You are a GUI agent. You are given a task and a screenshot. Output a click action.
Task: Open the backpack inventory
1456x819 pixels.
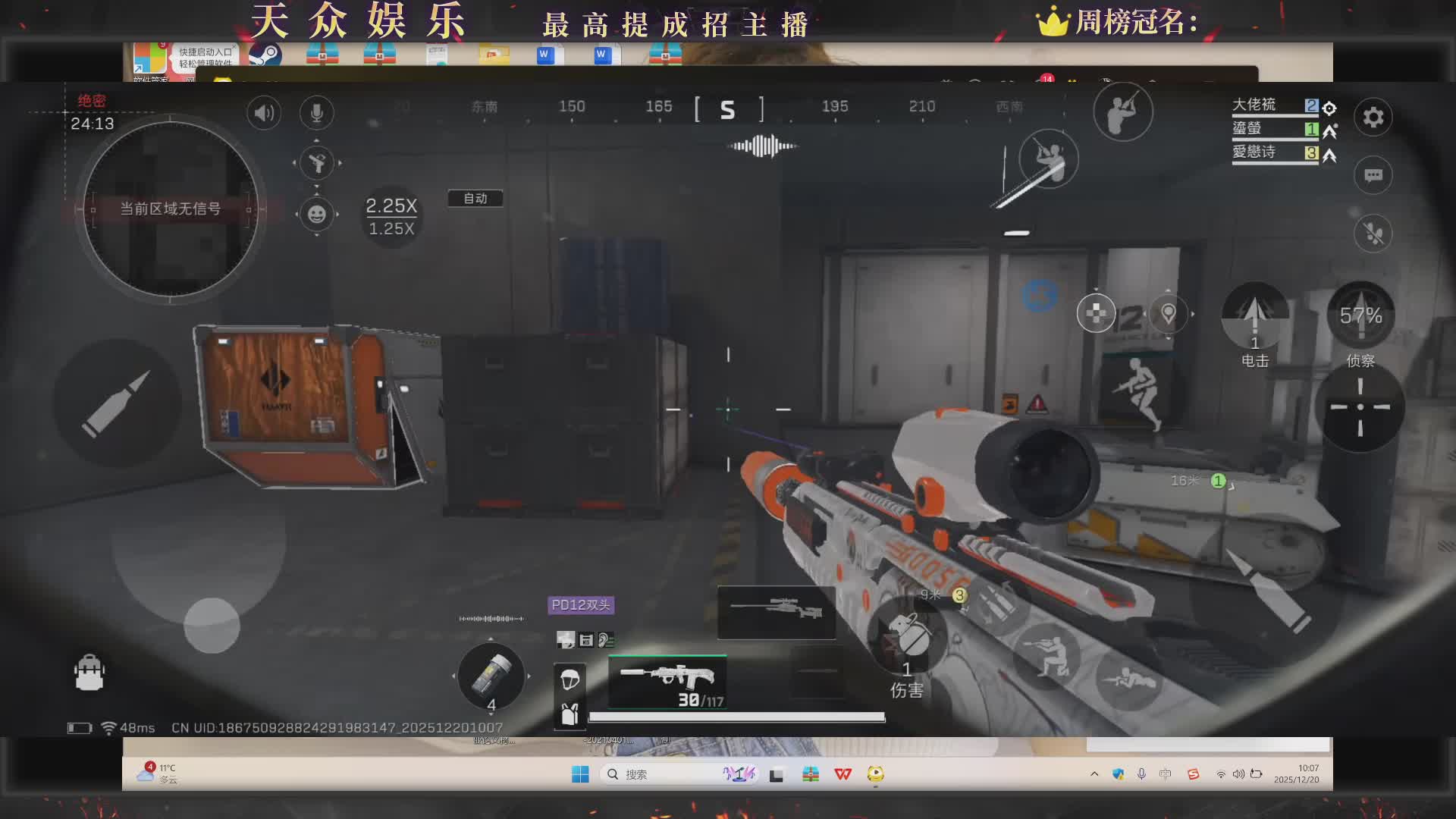tap(89, 673)
